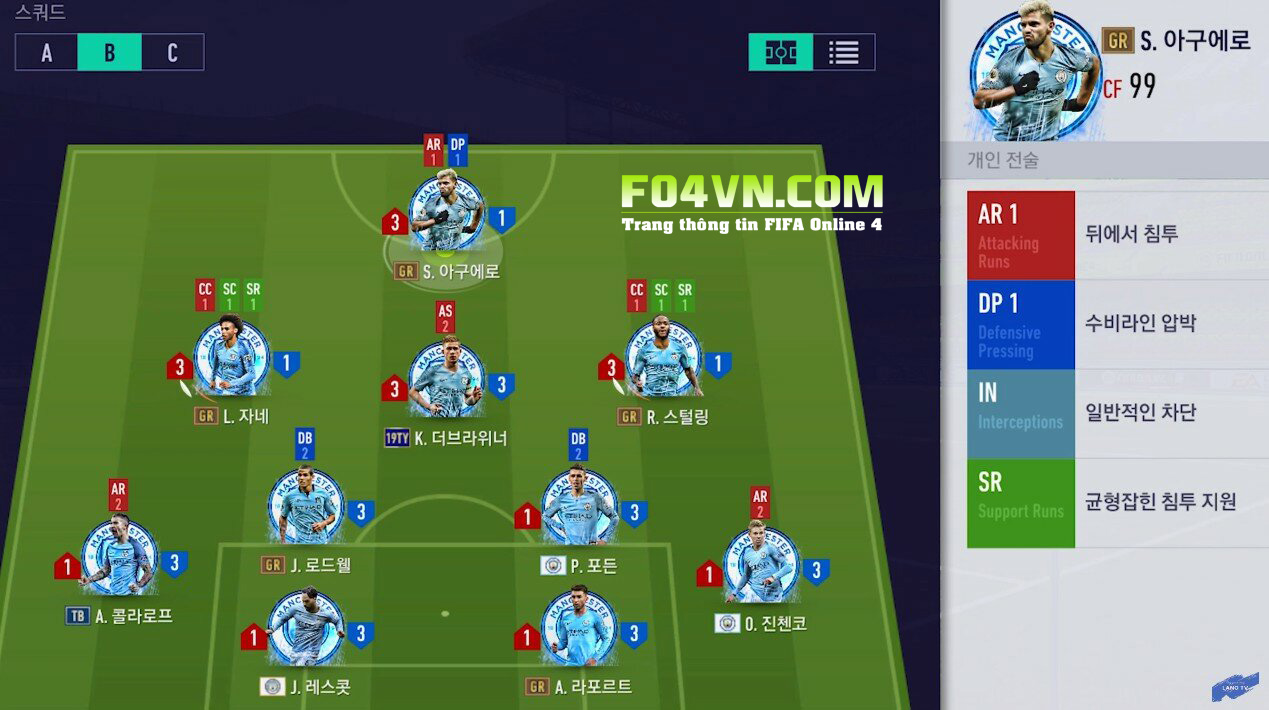1269x710 pixels.
Task: Choose centre back J. 레스콧
Action: tap(306, 629)
